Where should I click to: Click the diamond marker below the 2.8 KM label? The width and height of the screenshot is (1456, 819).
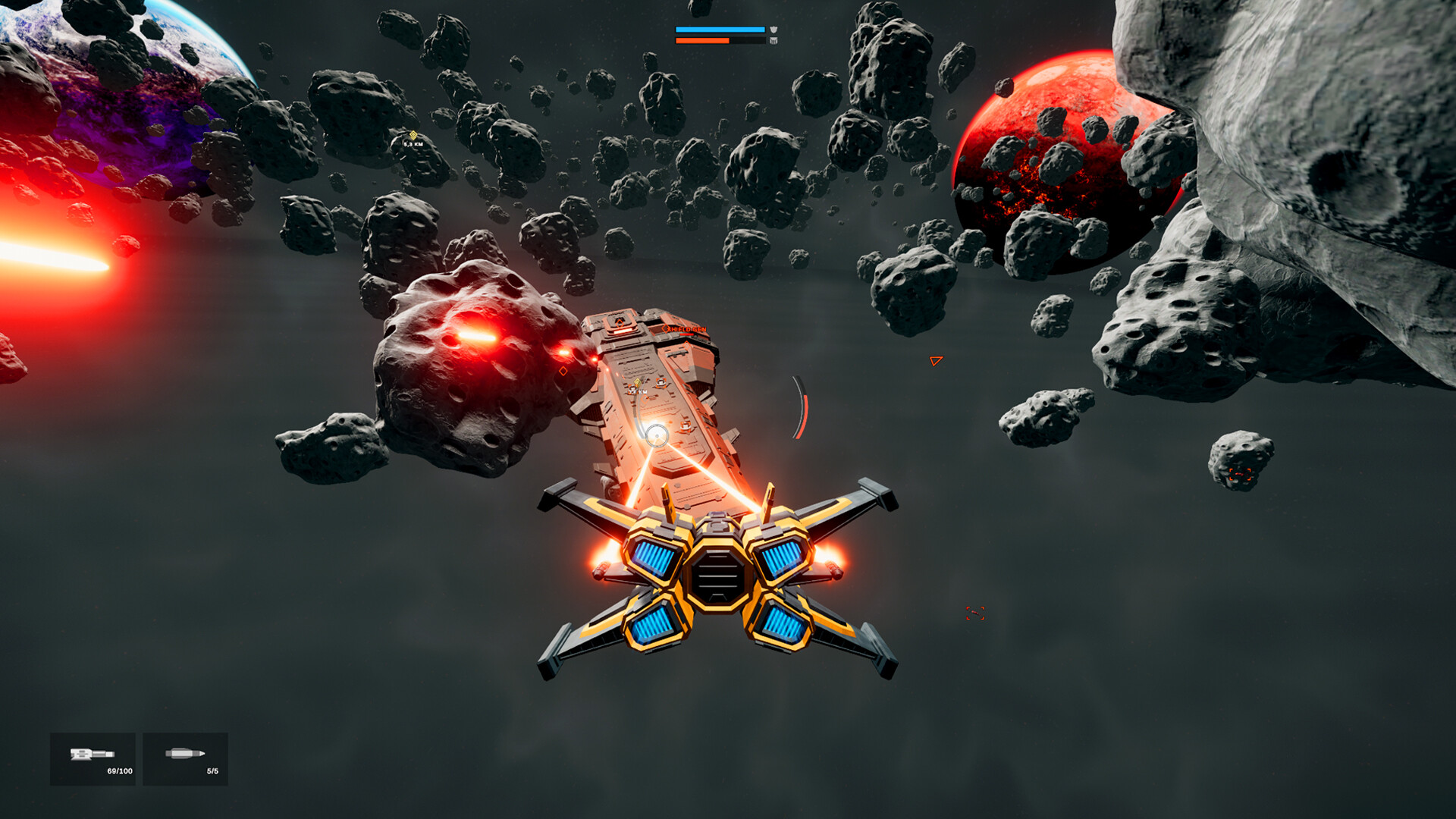pos(644,400)
